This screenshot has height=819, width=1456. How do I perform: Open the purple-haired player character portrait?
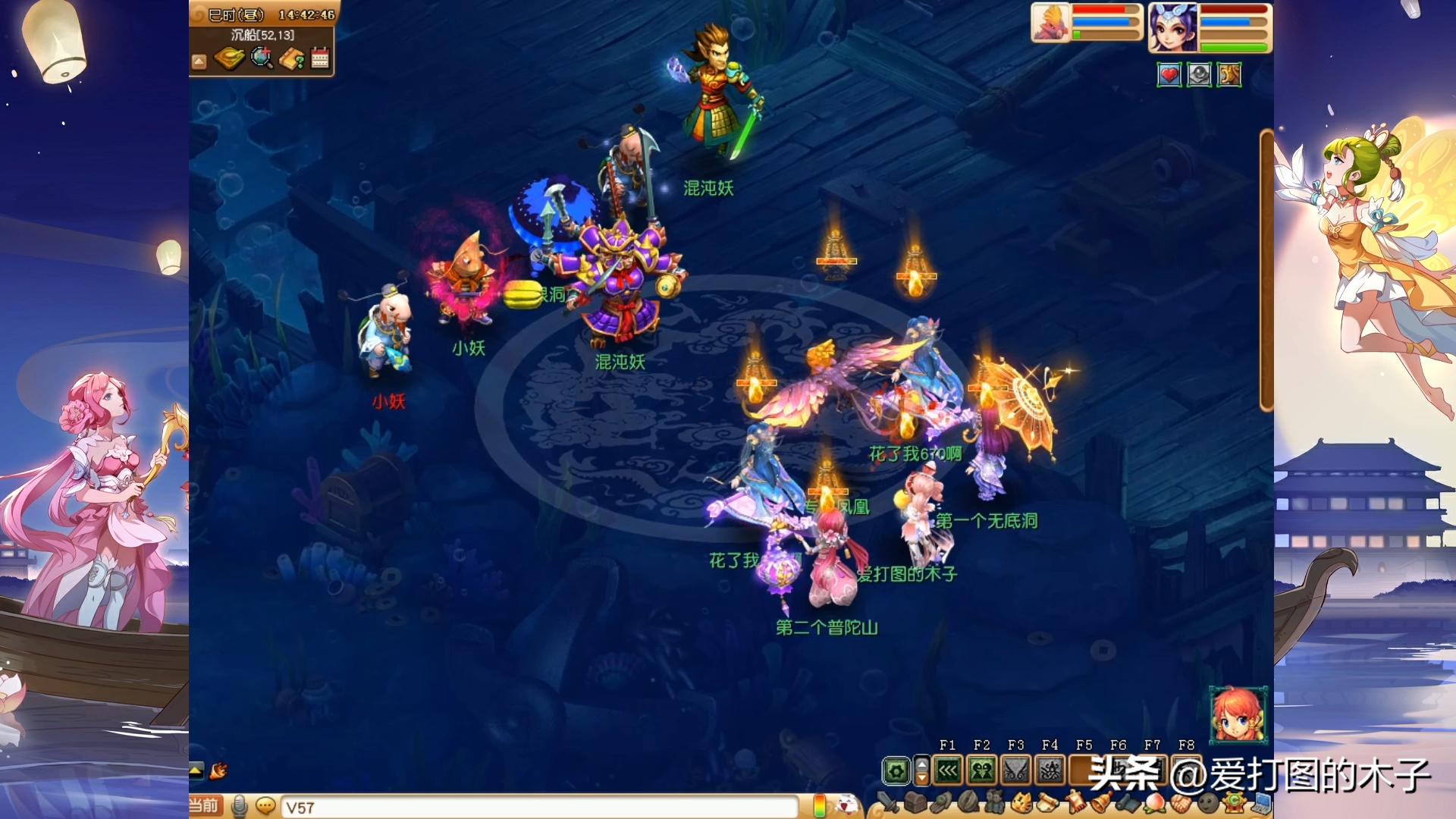(1172, 27)
